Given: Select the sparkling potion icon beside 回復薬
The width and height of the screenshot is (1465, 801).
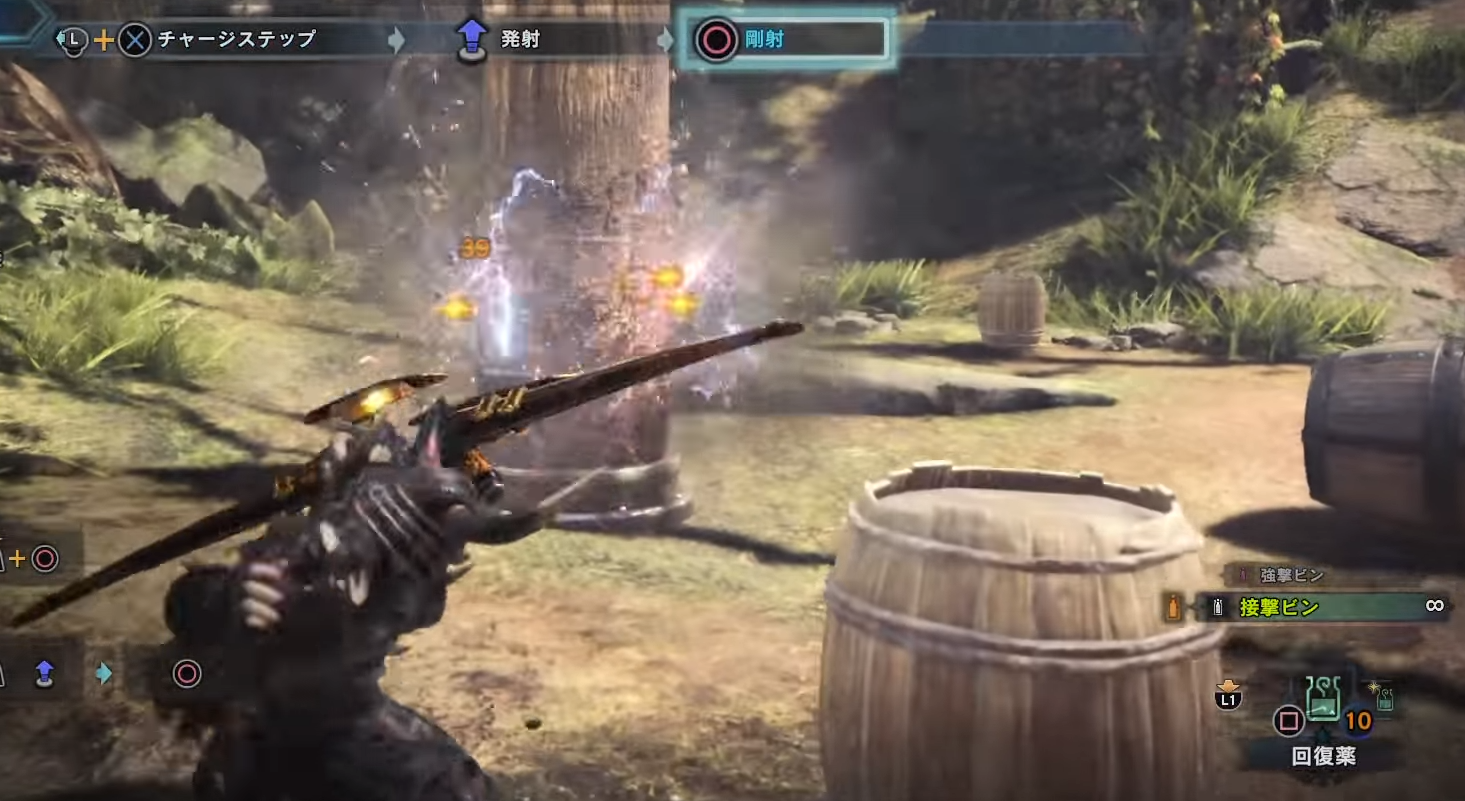Looking at the screenshot, I should (1385, 697).
